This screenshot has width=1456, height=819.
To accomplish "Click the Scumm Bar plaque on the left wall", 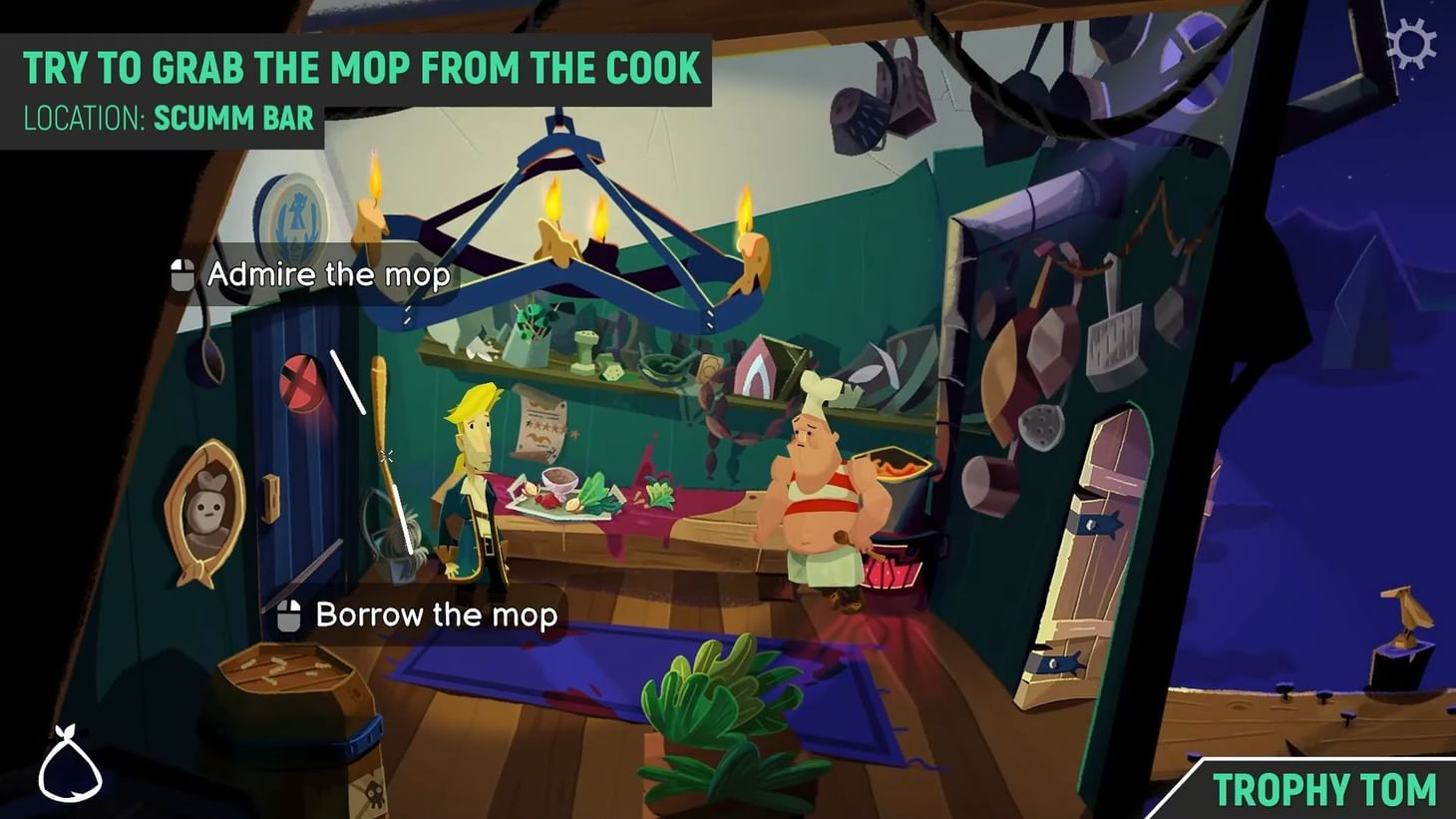I will coord(291,217).
